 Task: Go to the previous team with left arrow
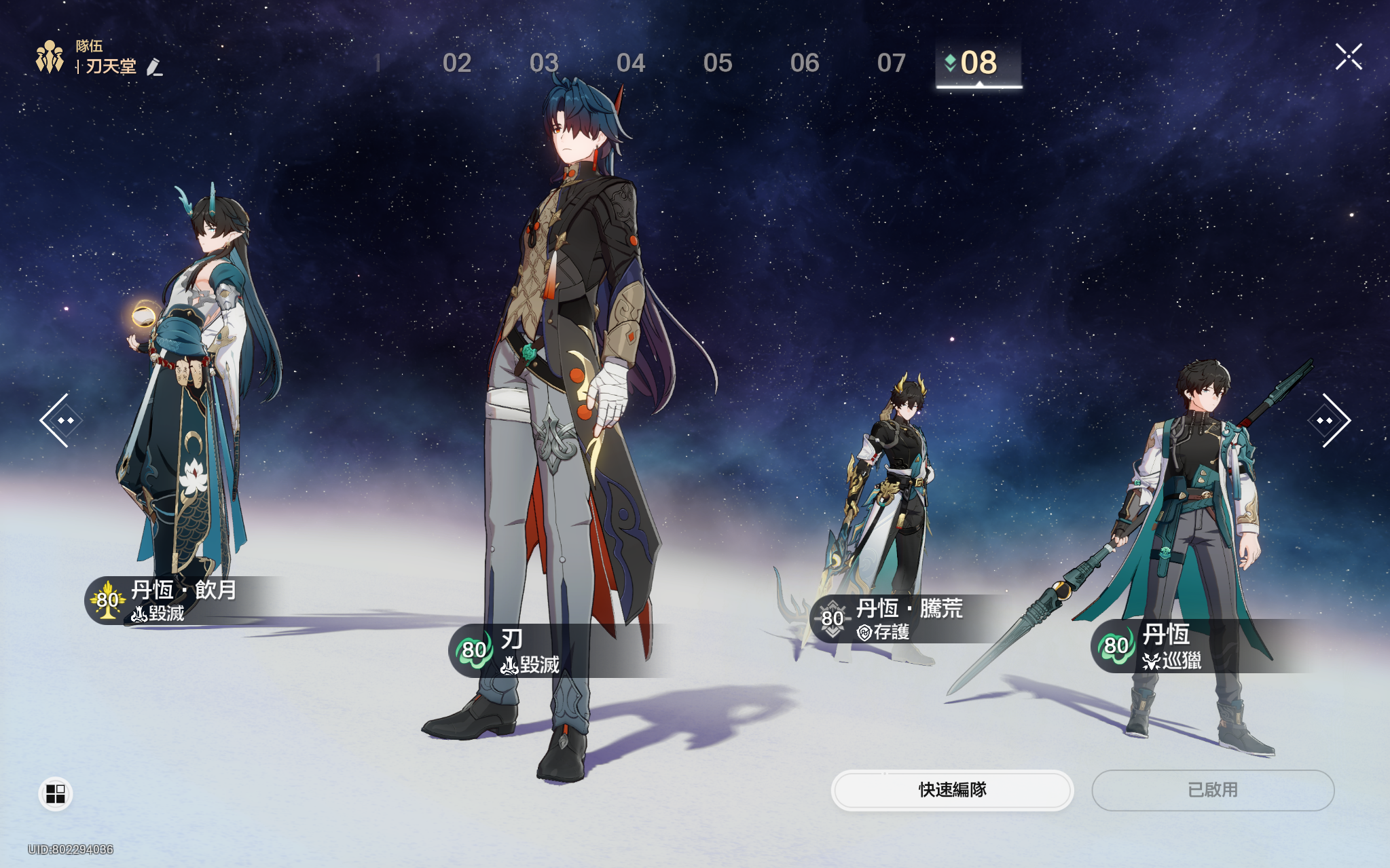tap(61, 421)
